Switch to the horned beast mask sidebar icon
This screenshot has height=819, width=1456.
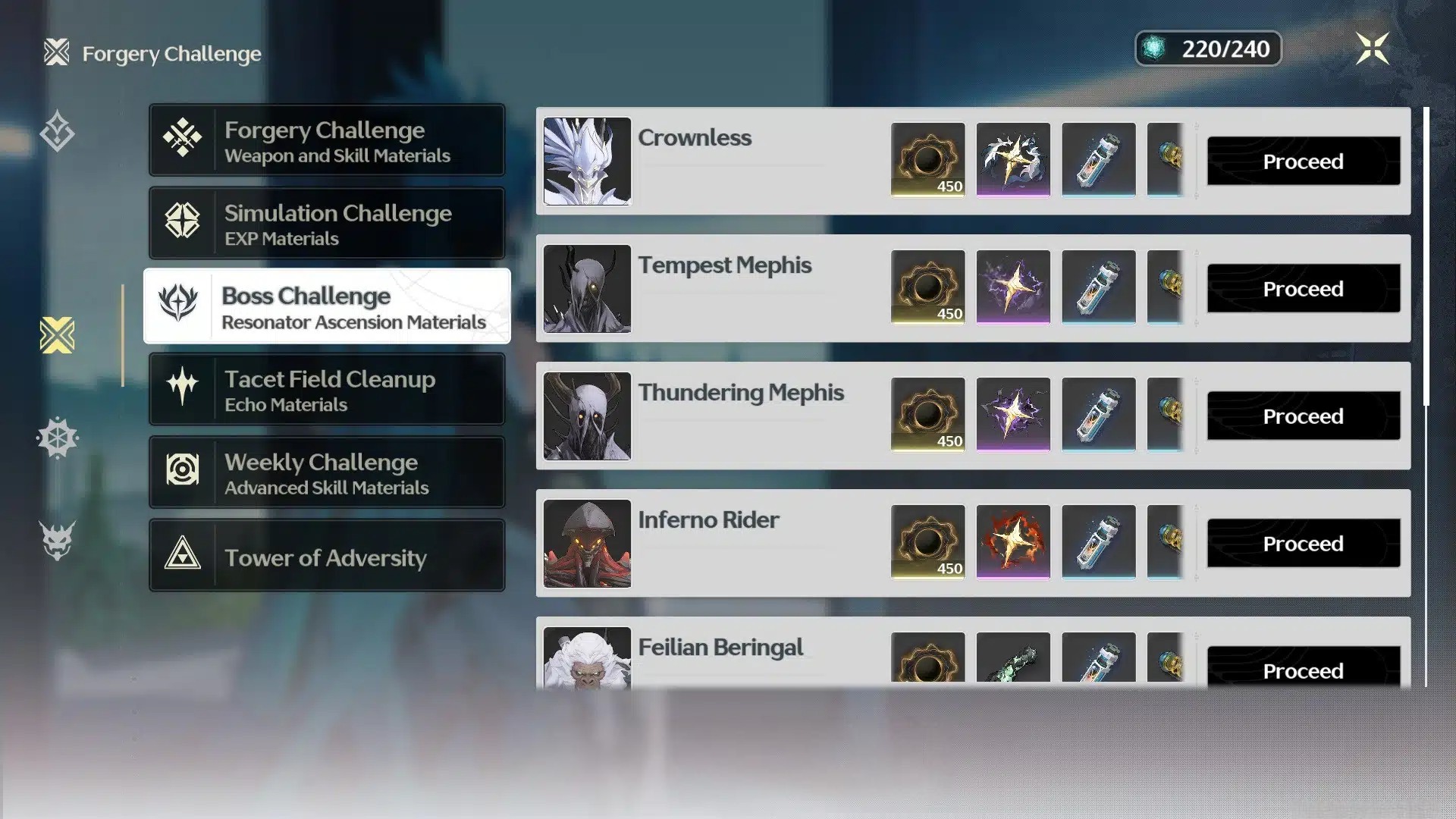coord(58,540)
